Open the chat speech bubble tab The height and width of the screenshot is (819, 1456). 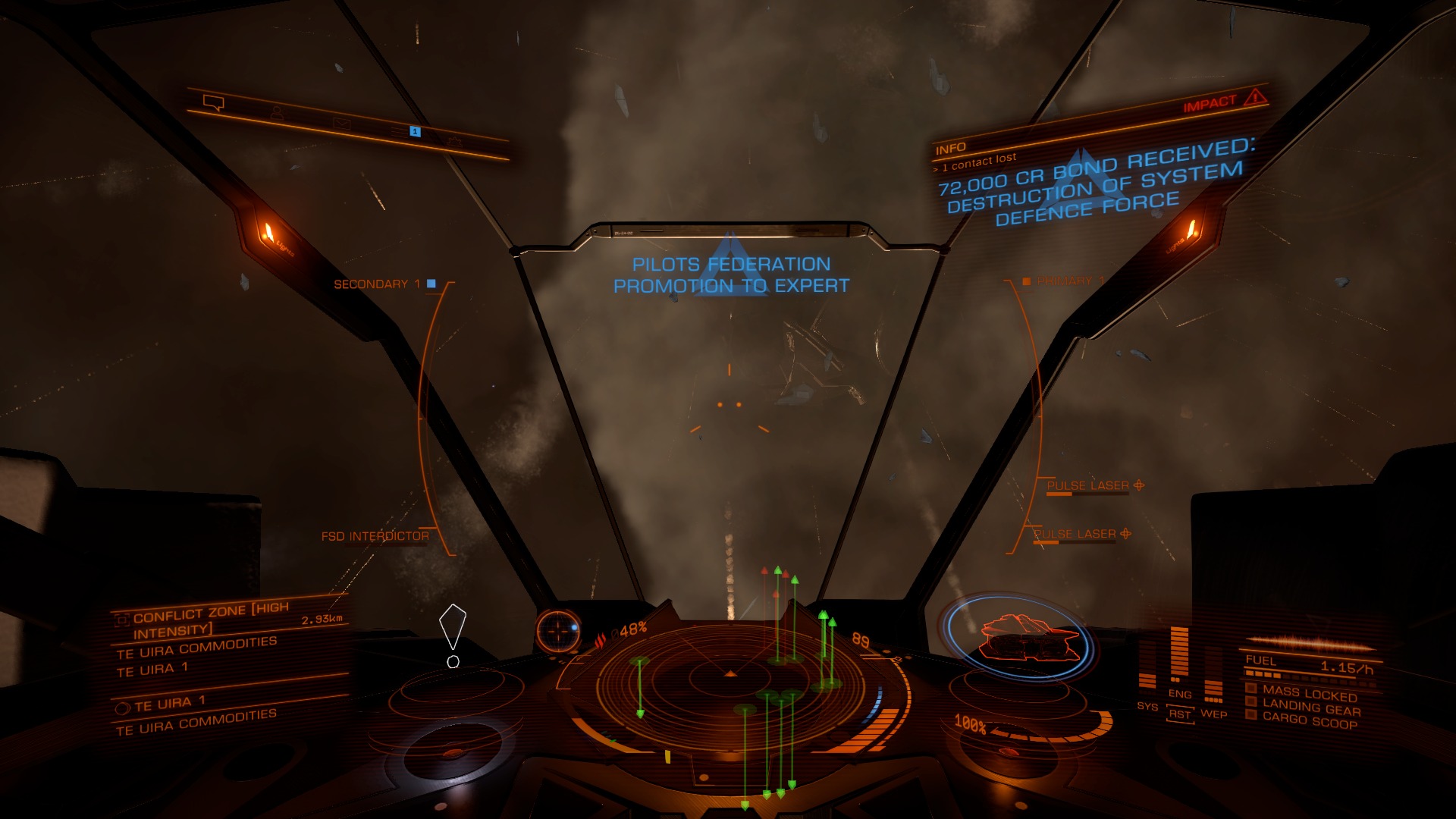coord(213,102)
